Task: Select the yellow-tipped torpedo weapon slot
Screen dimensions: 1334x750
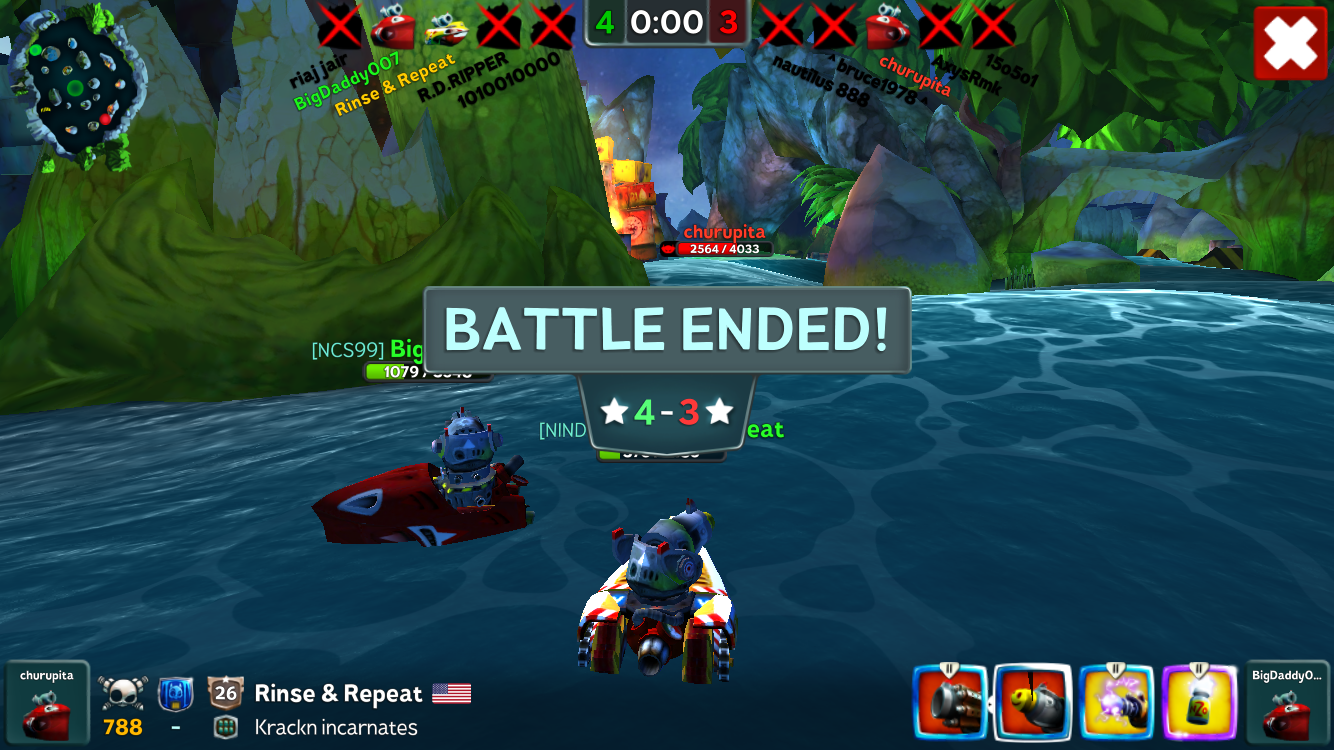Action: point(1033,704)
